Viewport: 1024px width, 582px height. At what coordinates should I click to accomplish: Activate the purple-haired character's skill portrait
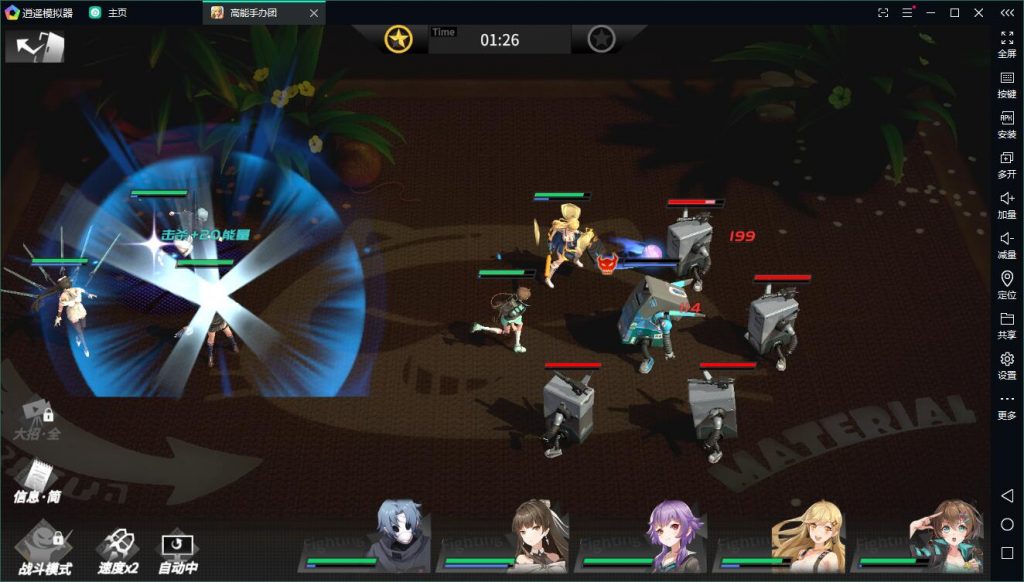pyautogui.click(x=675, y=532)
